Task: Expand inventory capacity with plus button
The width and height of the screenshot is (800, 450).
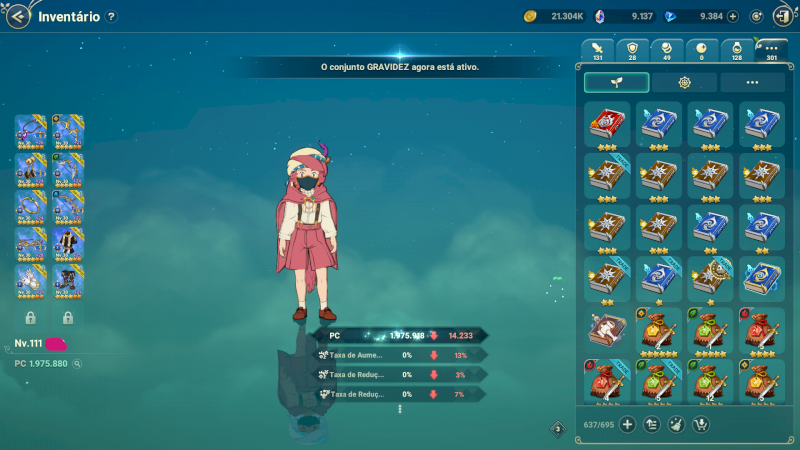Action: 628,425
